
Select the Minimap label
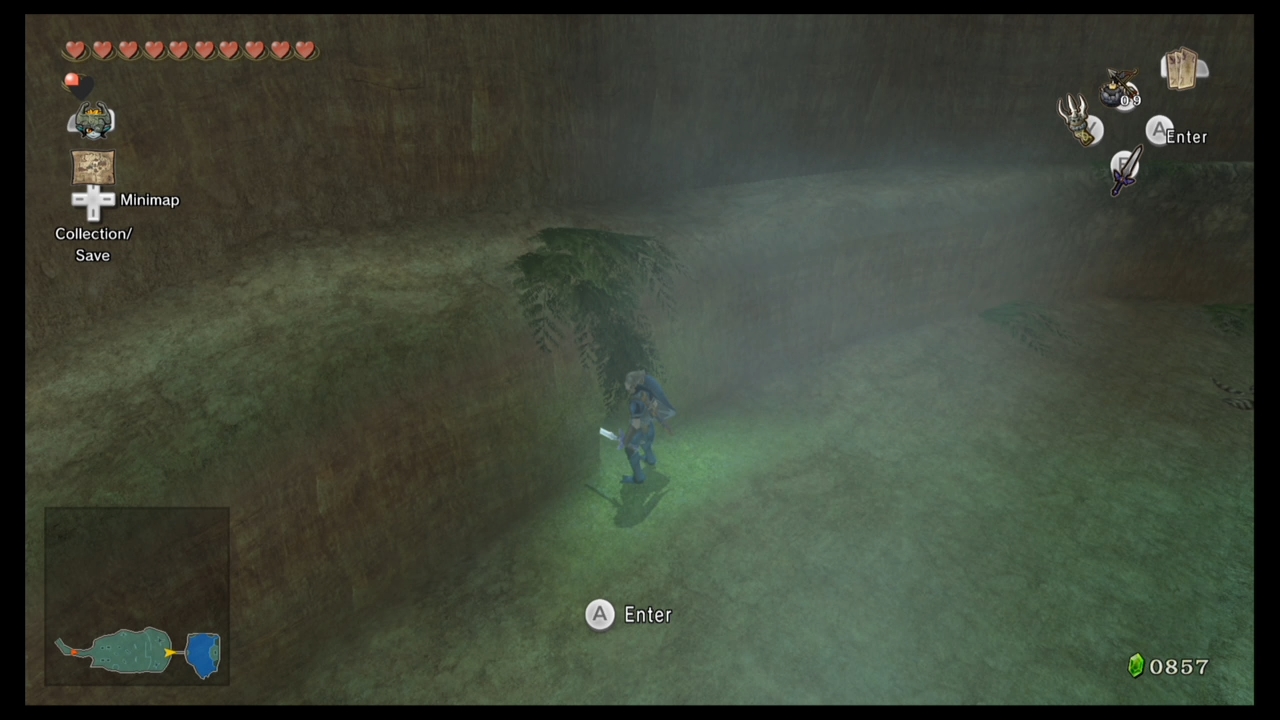(149, 199)
